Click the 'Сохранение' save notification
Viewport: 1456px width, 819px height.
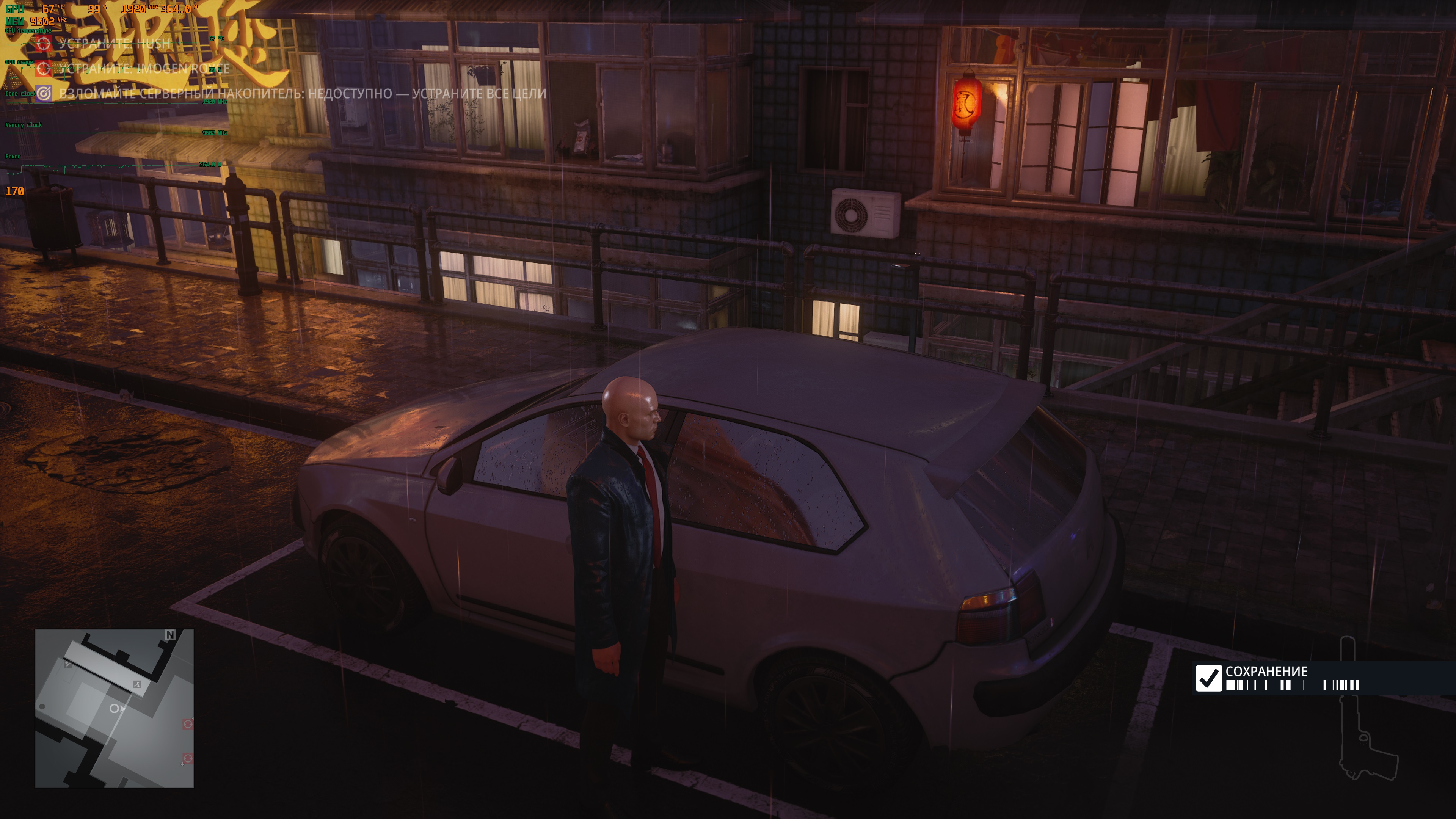(1277, 678)
